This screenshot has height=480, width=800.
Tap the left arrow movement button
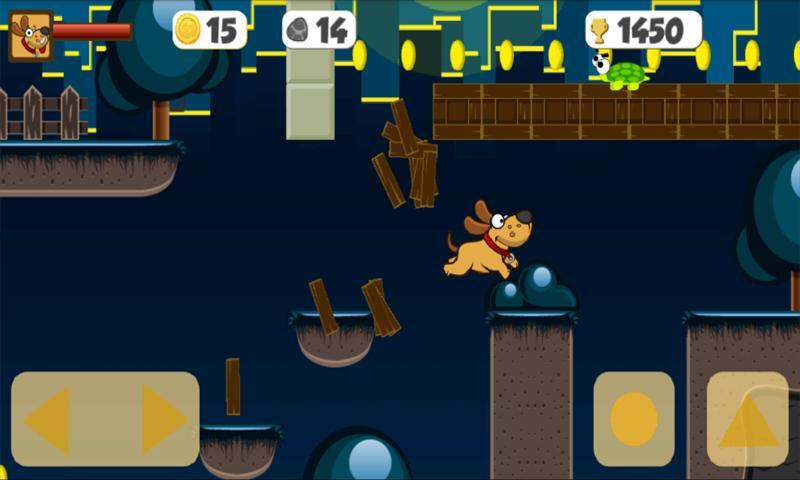[48, 420]
